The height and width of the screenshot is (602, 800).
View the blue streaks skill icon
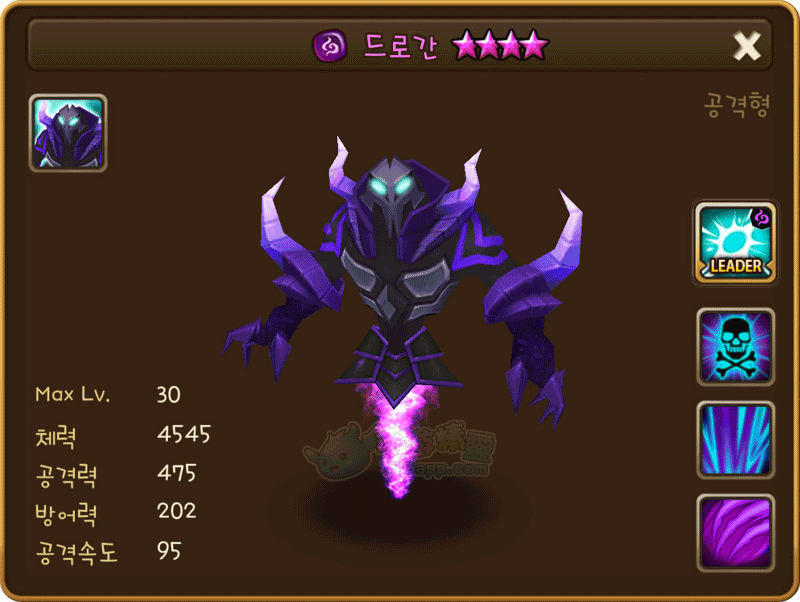coord(735,440)
